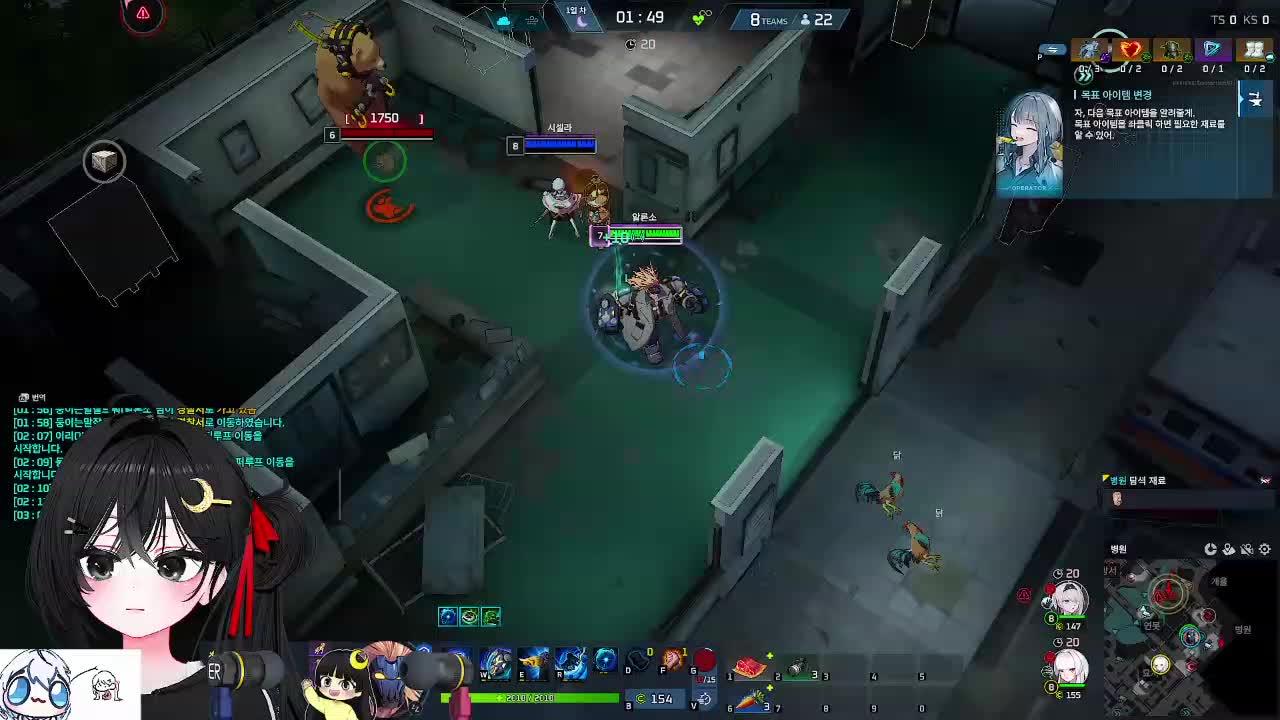Click the green HP bar at bottom
The height and width of the screenshot is (720, 1280).
531,697
